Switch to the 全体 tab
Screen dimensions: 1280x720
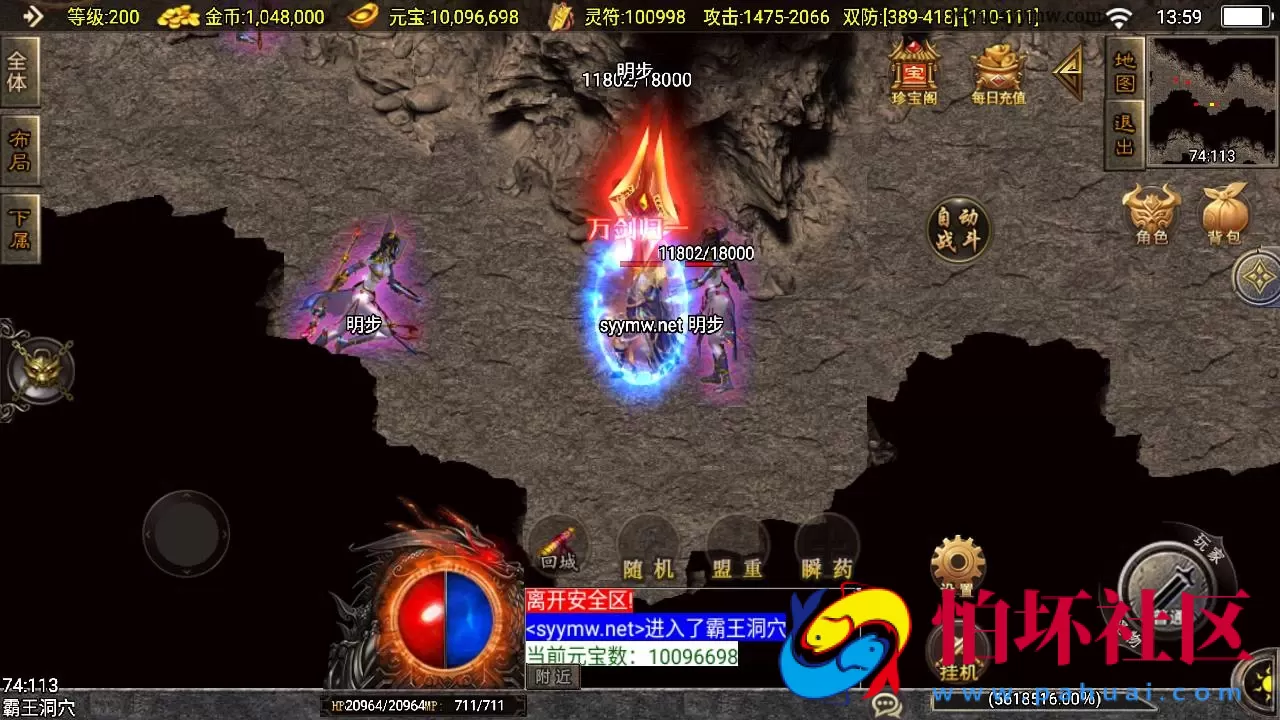(20, 68)
